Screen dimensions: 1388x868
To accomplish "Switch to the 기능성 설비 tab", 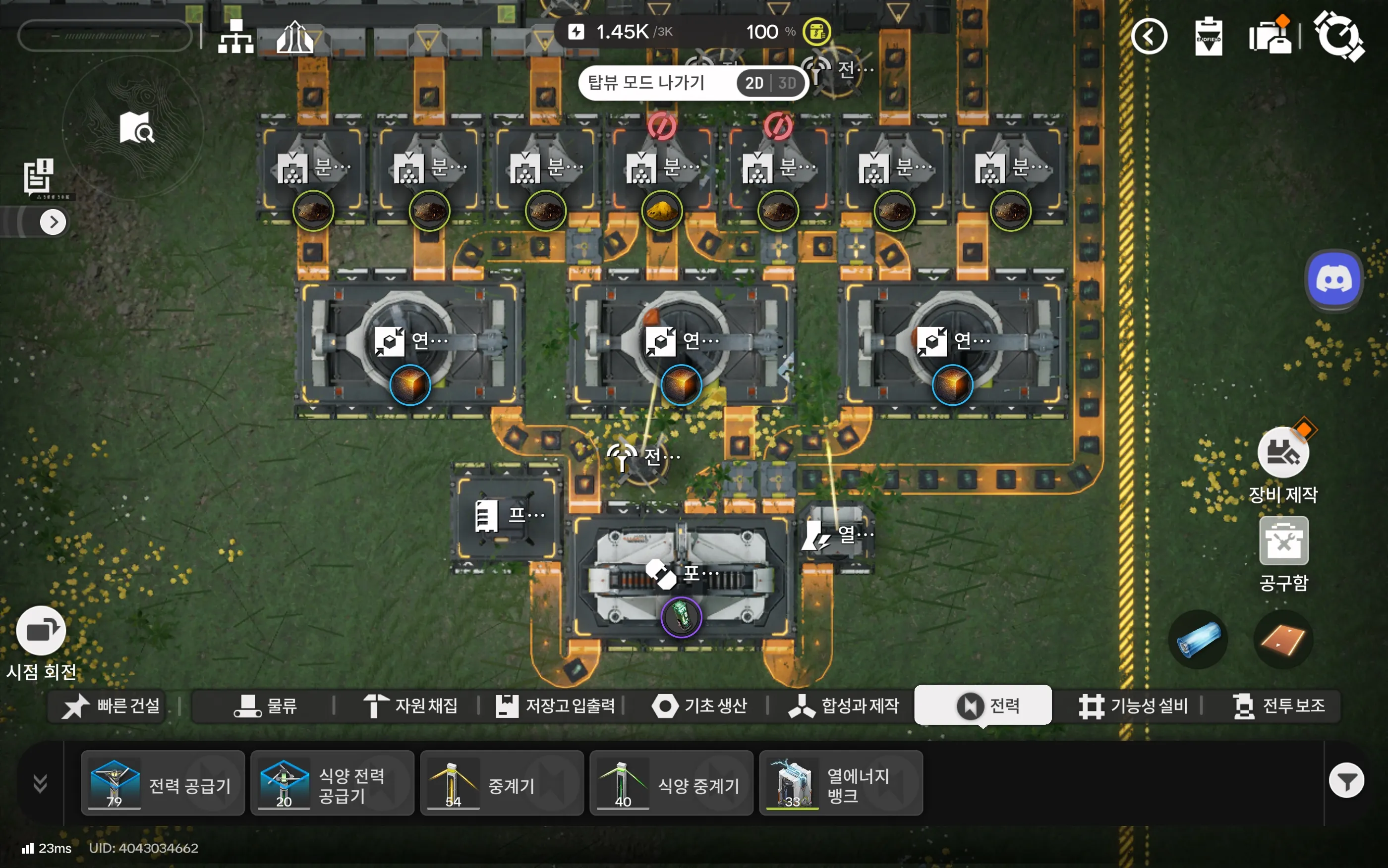I will 1132,705.
